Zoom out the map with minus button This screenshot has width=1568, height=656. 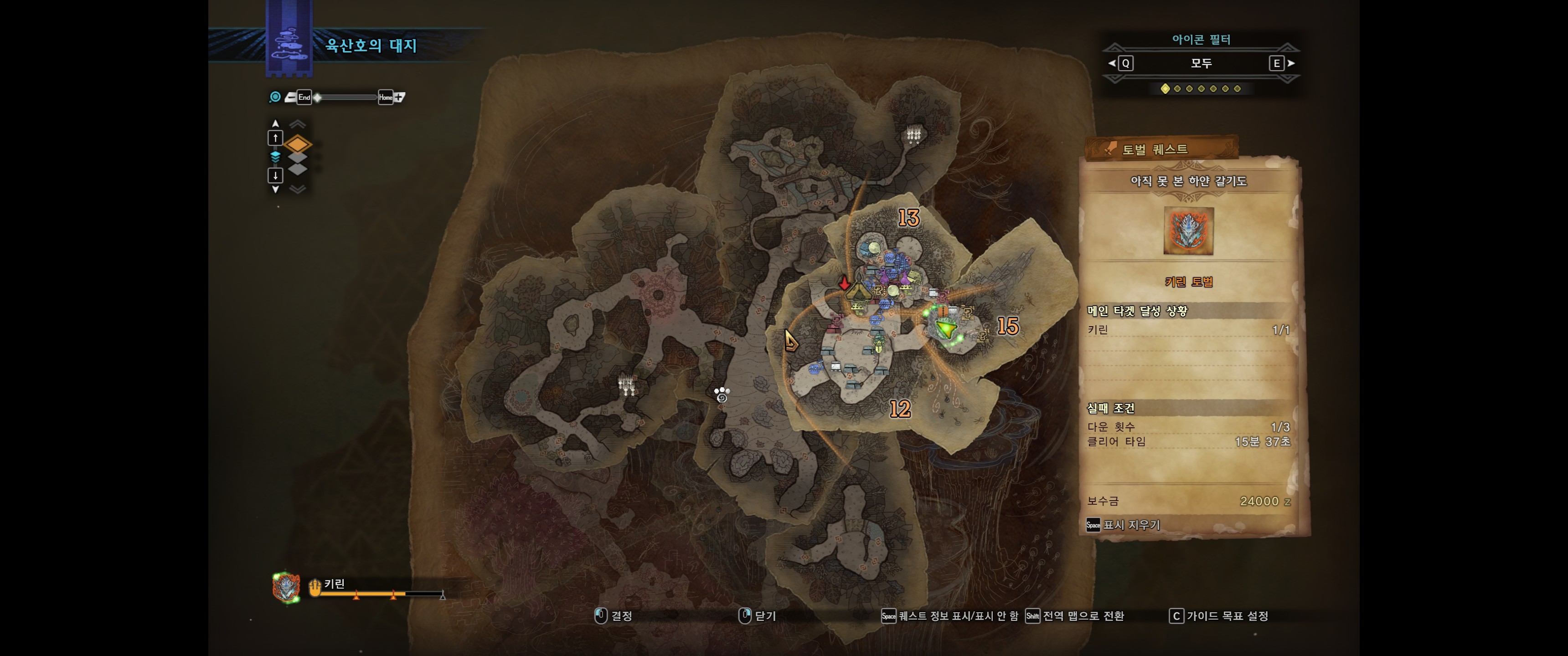290,97
